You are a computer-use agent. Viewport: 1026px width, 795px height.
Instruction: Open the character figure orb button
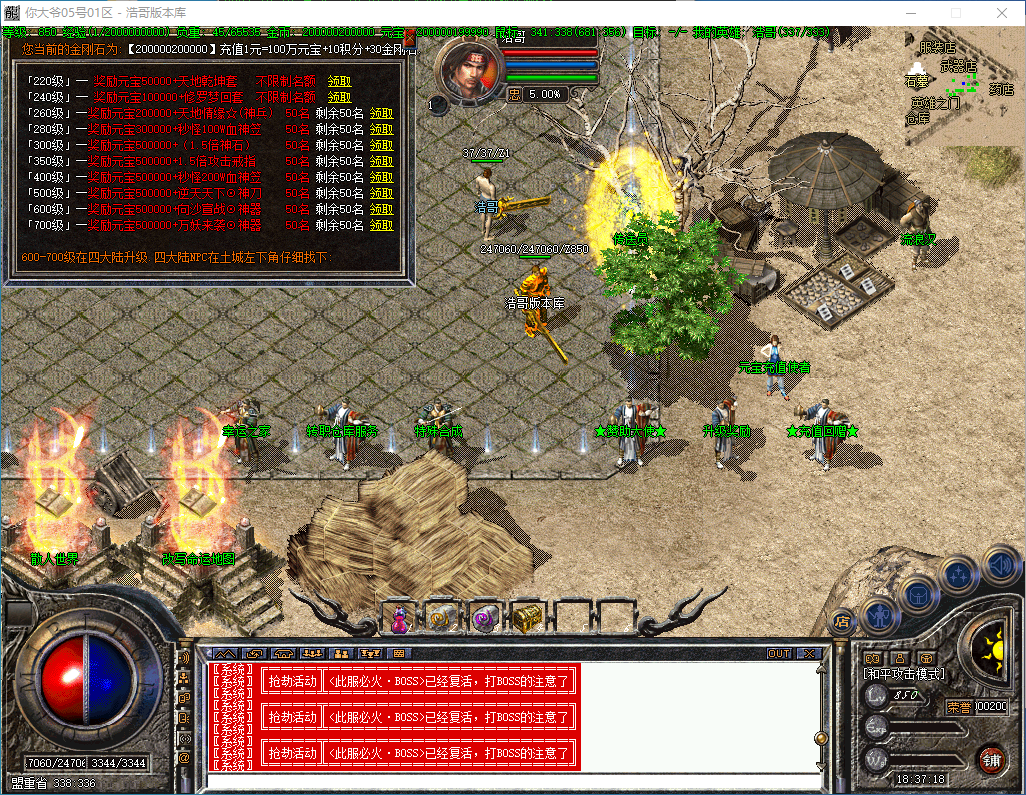880,615
